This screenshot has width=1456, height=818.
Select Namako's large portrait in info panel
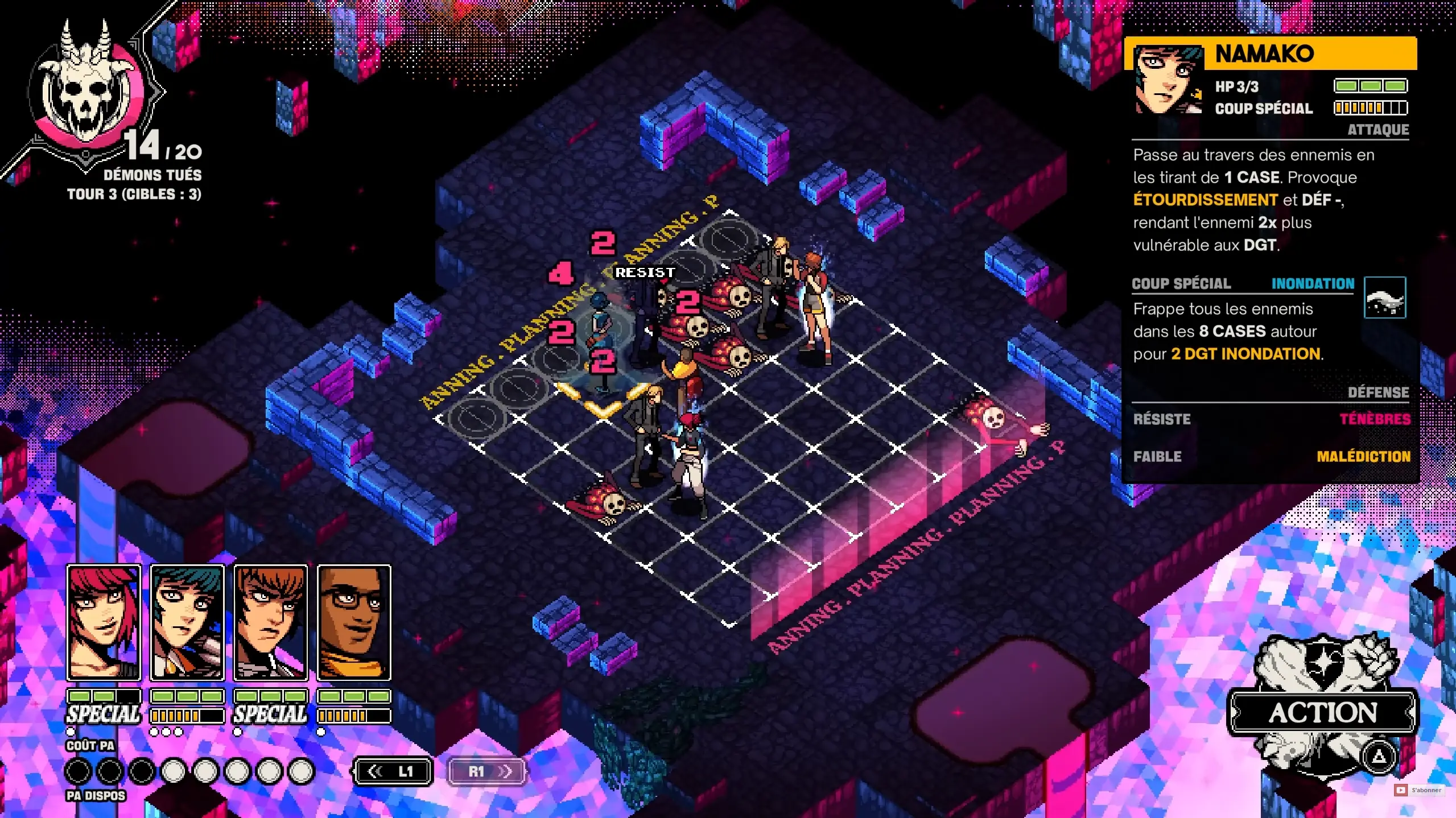[x=1168, y=80]
